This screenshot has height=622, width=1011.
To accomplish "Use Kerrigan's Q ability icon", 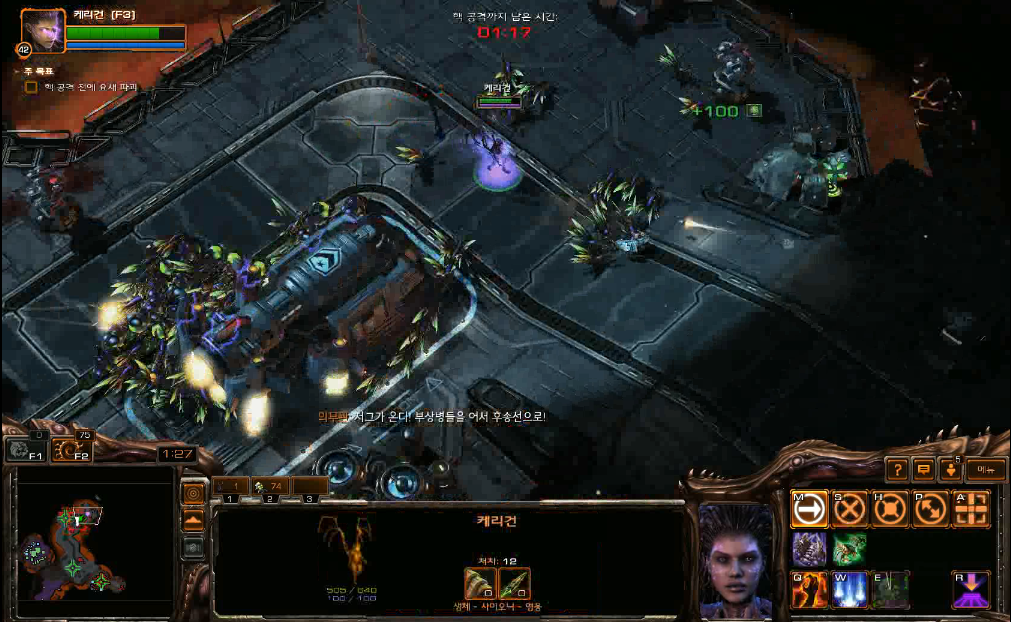I will click(809, 590).
